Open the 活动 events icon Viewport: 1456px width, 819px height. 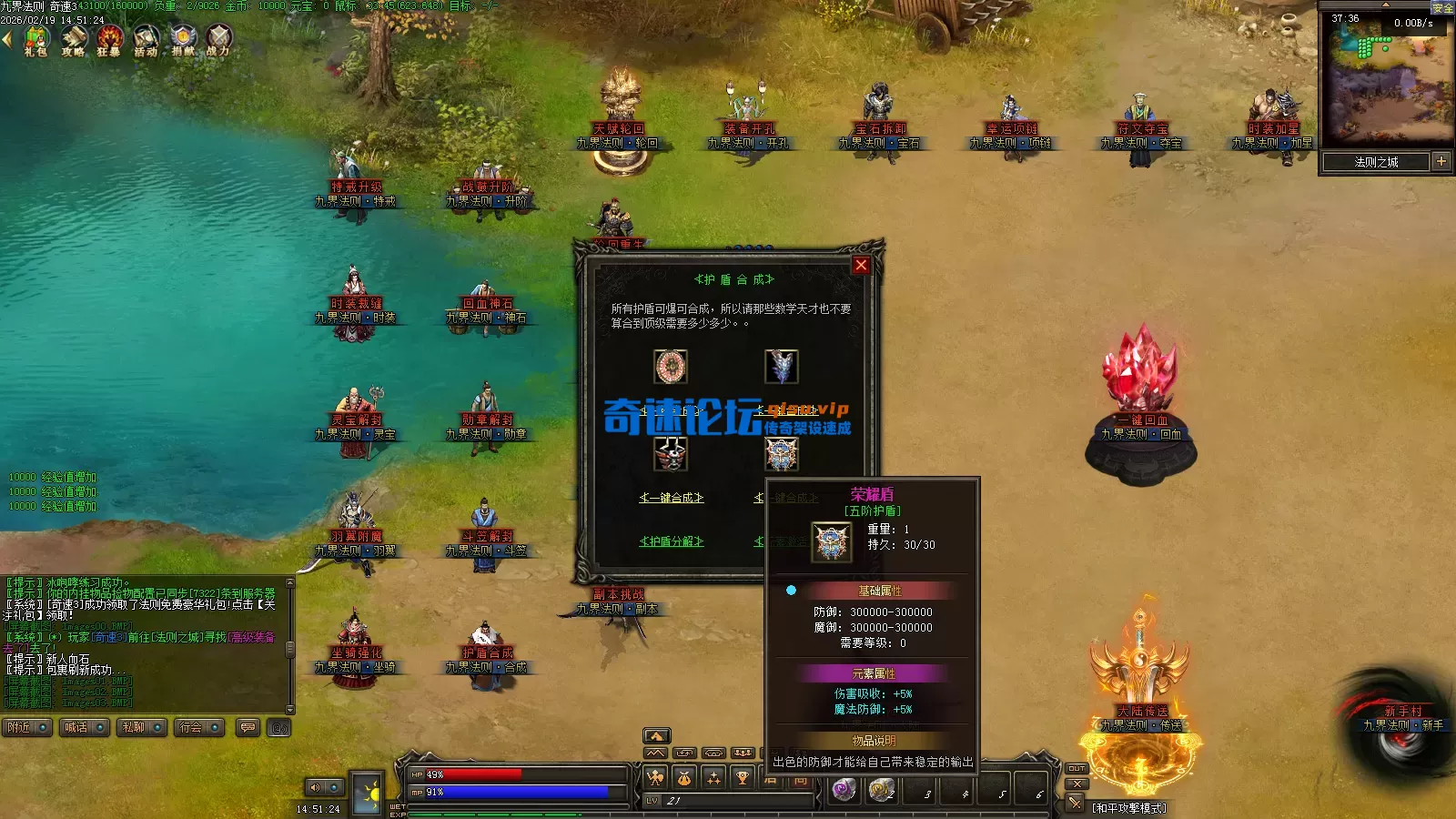pos(146,39)
